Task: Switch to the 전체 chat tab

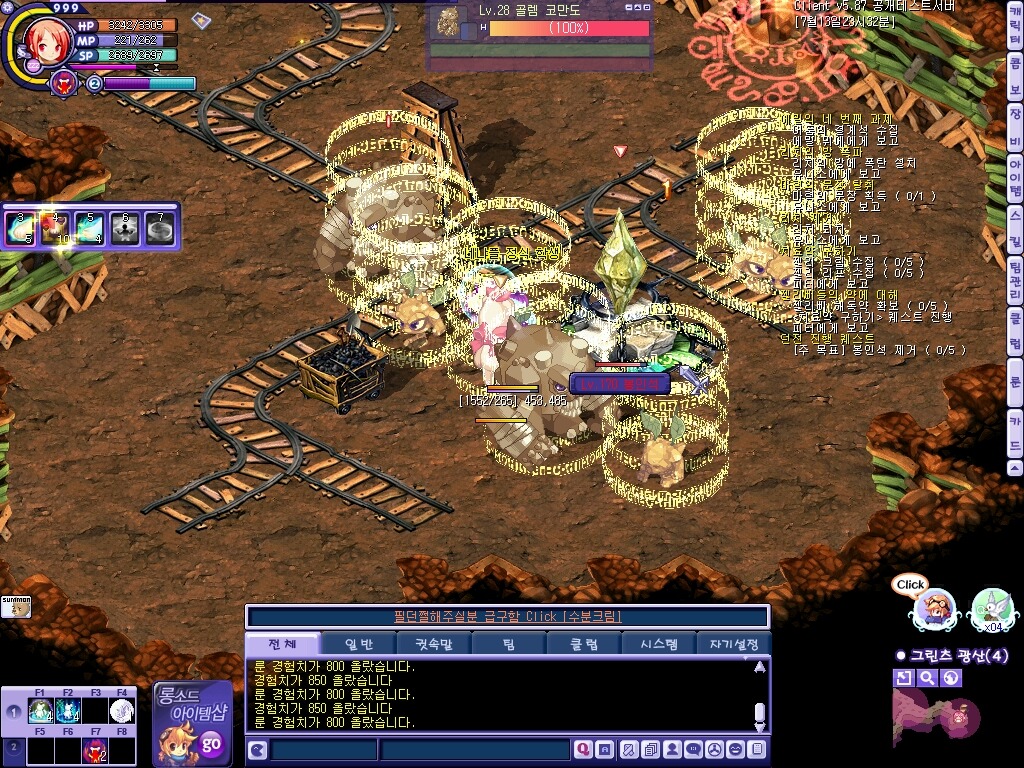Action: pyautogui.click(x=285, y=644)
